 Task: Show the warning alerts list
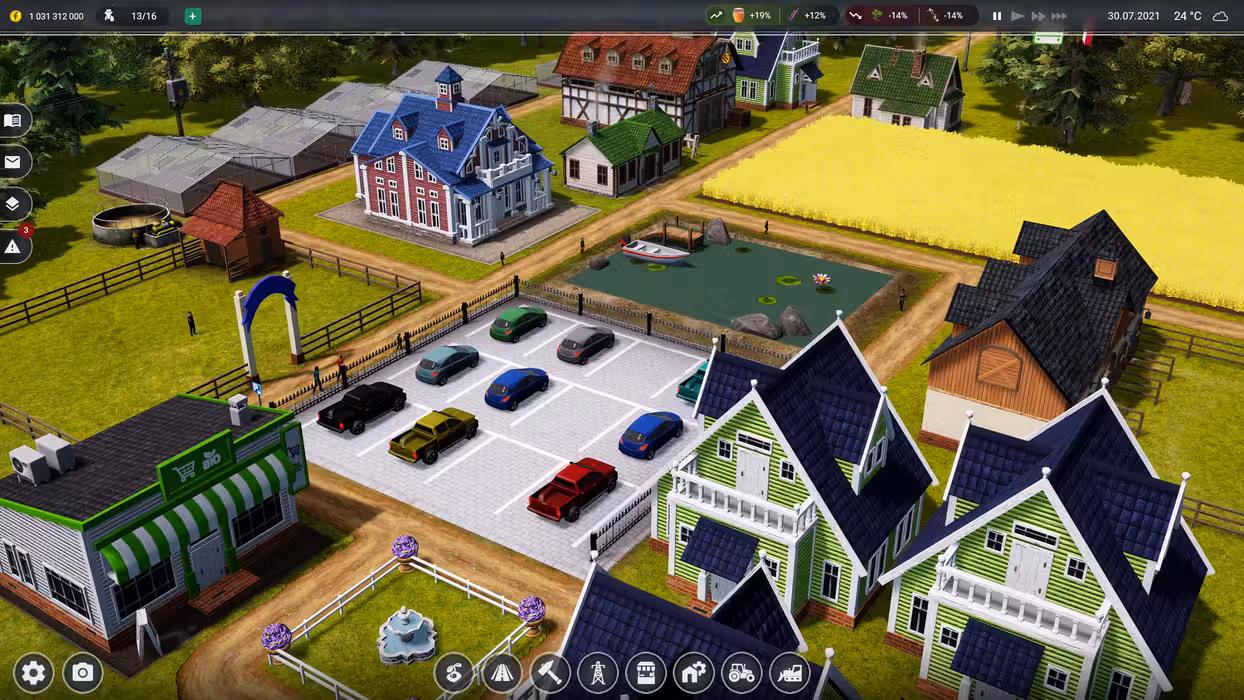coord(13,246)
